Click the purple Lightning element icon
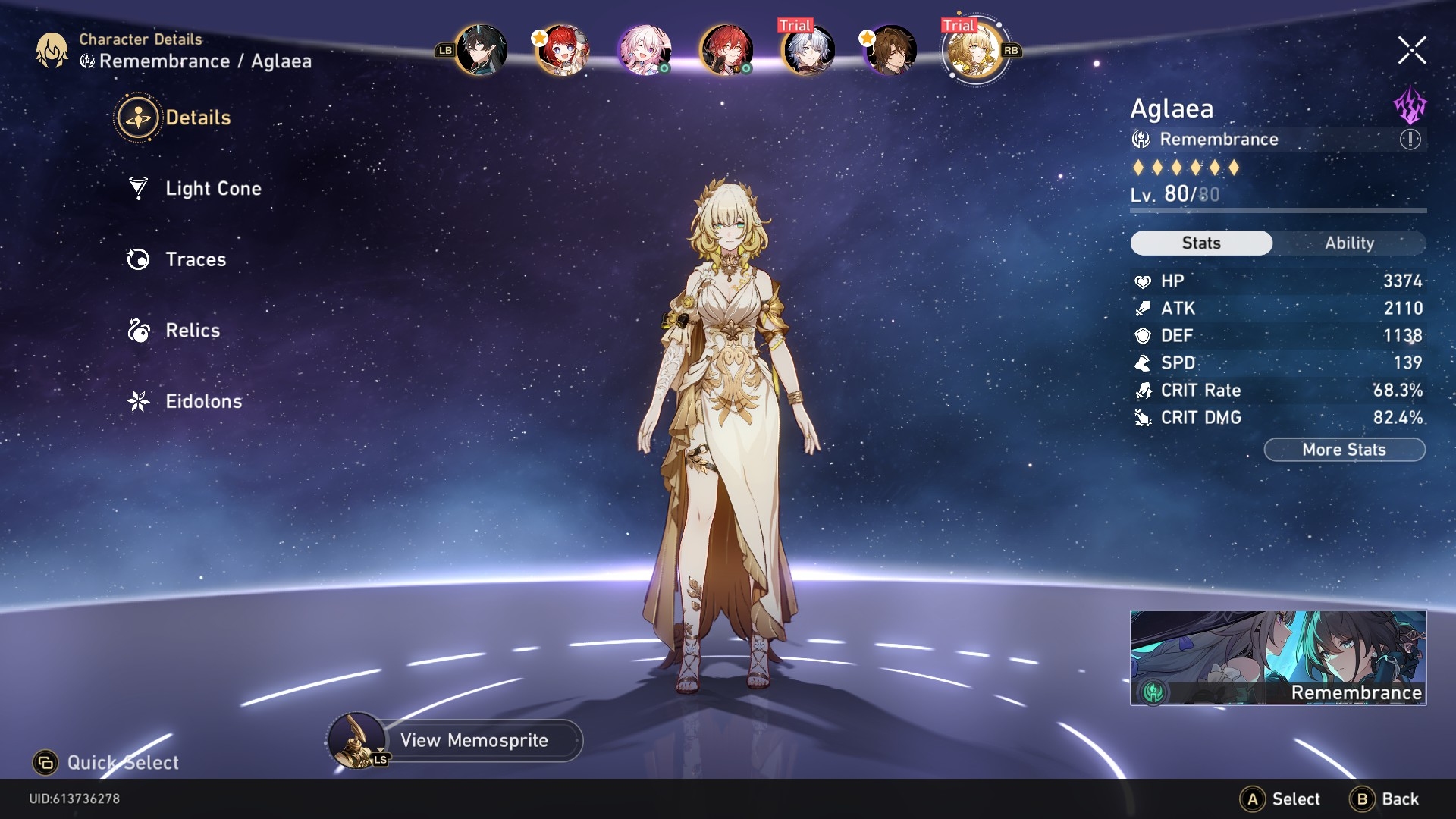The height and width of the screenshot is (819, 1456). (1410, 105)
